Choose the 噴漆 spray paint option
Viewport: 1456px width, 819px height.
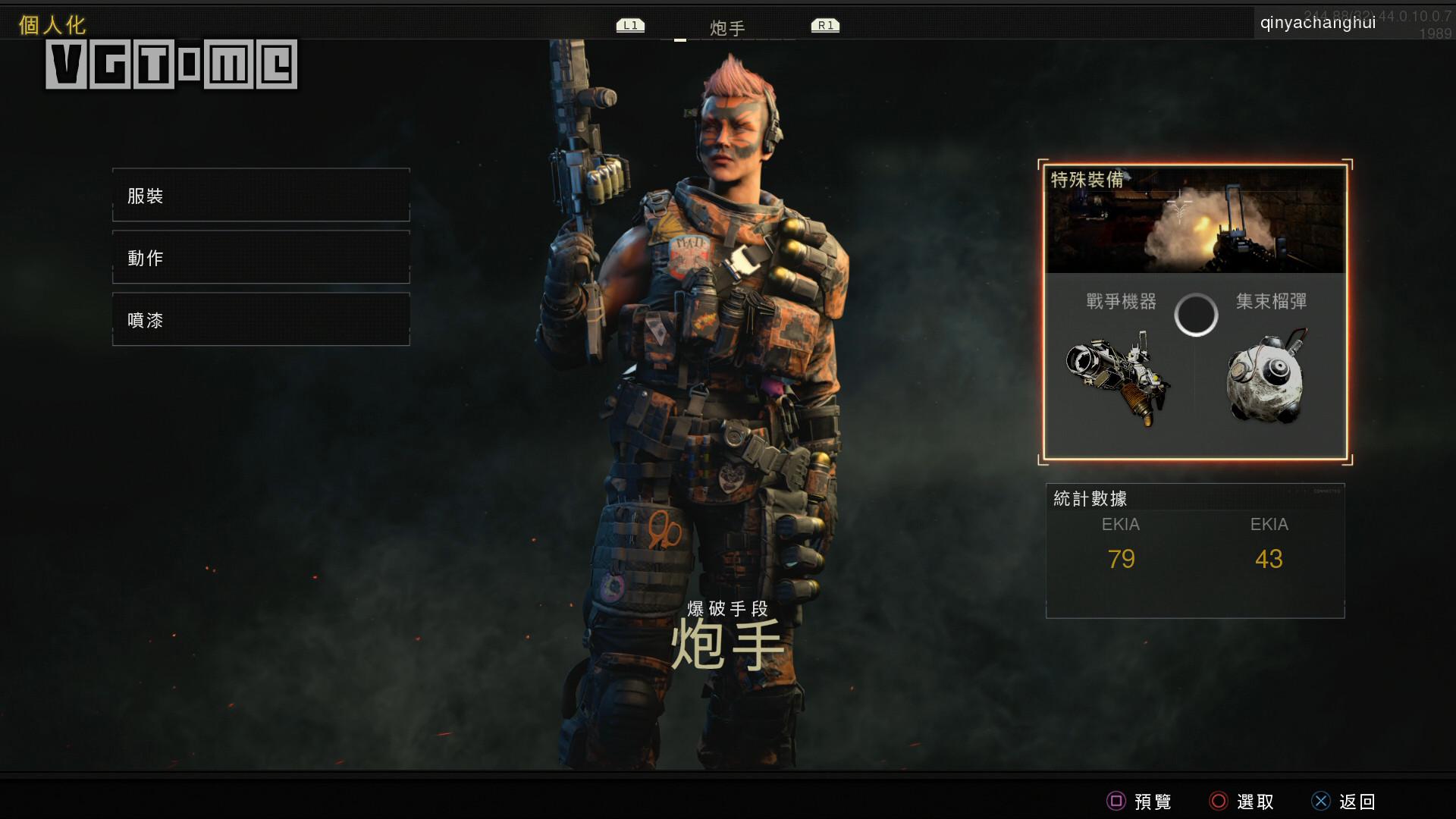click(x=261, y=320)
